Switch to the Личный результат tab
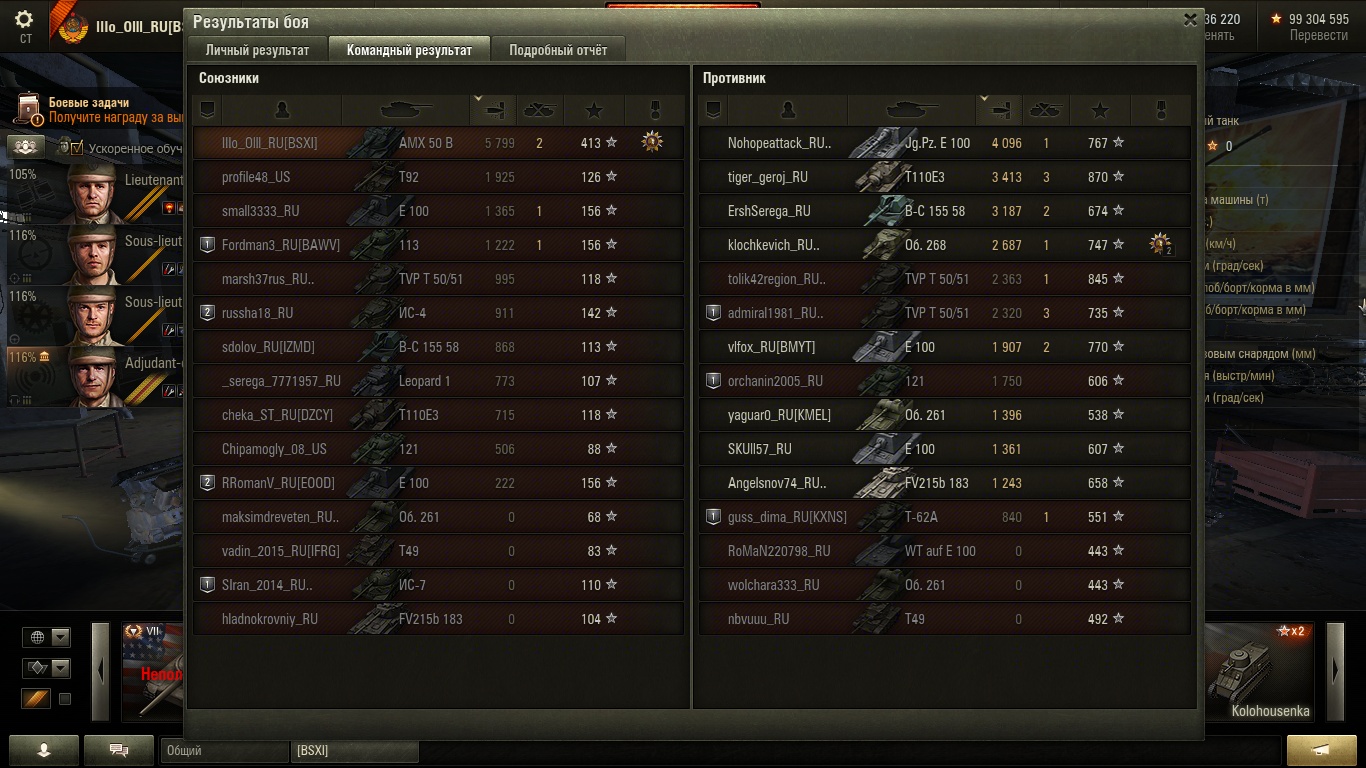 (257, 50)
